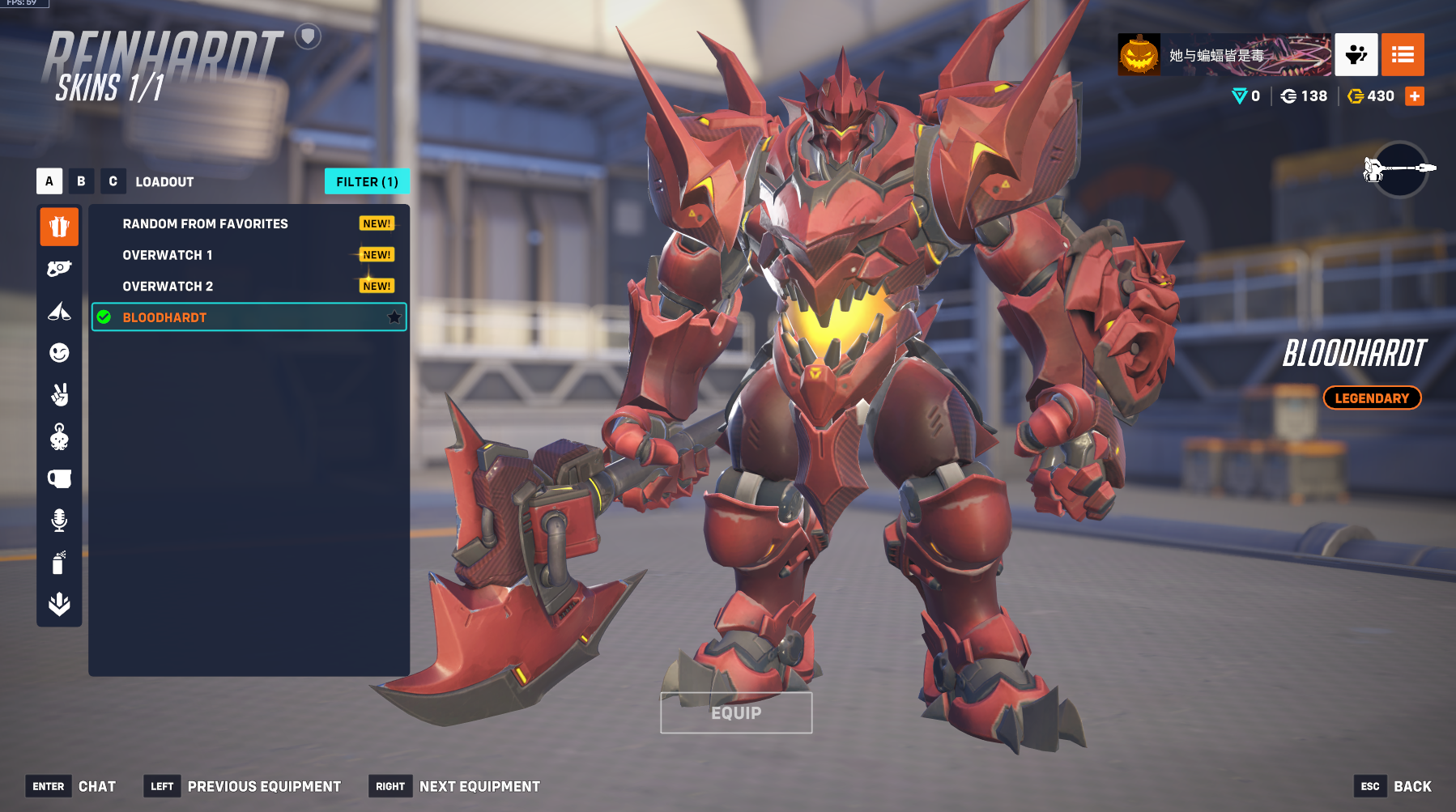Image resolution: width=1456 pixels, height=812 pixels.
Task: Switch to loadout C
Action: coord(113,181)
